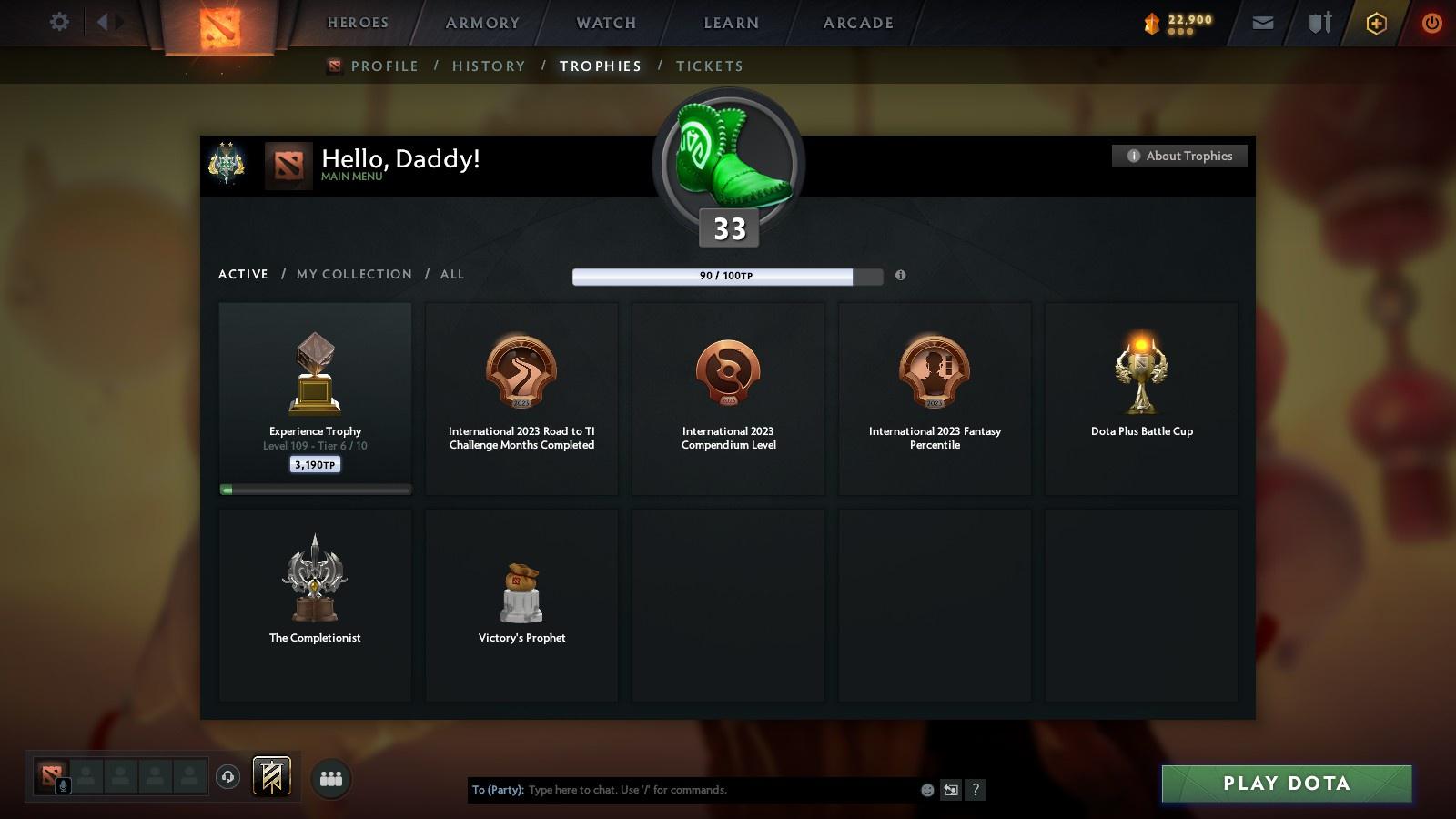The width and height of the screenshot is (1456, 819).
Task: Click the power button to quit Dota
Action: click(1430, 22)
